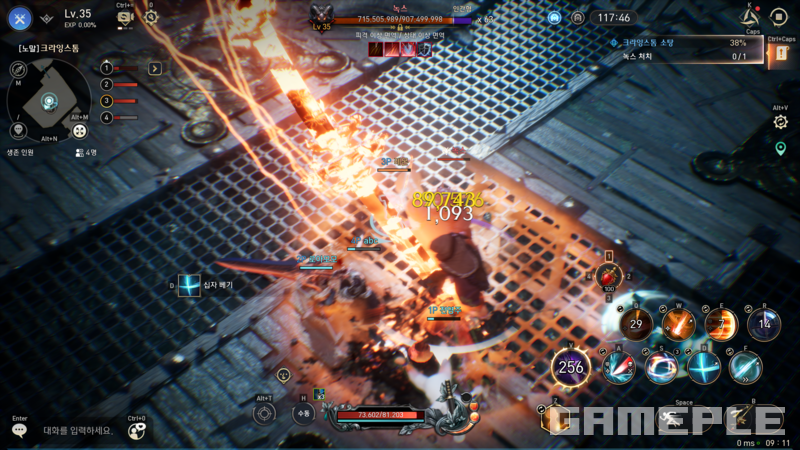Open the green map pin icon on the right
800x450 pixels.
780,148
